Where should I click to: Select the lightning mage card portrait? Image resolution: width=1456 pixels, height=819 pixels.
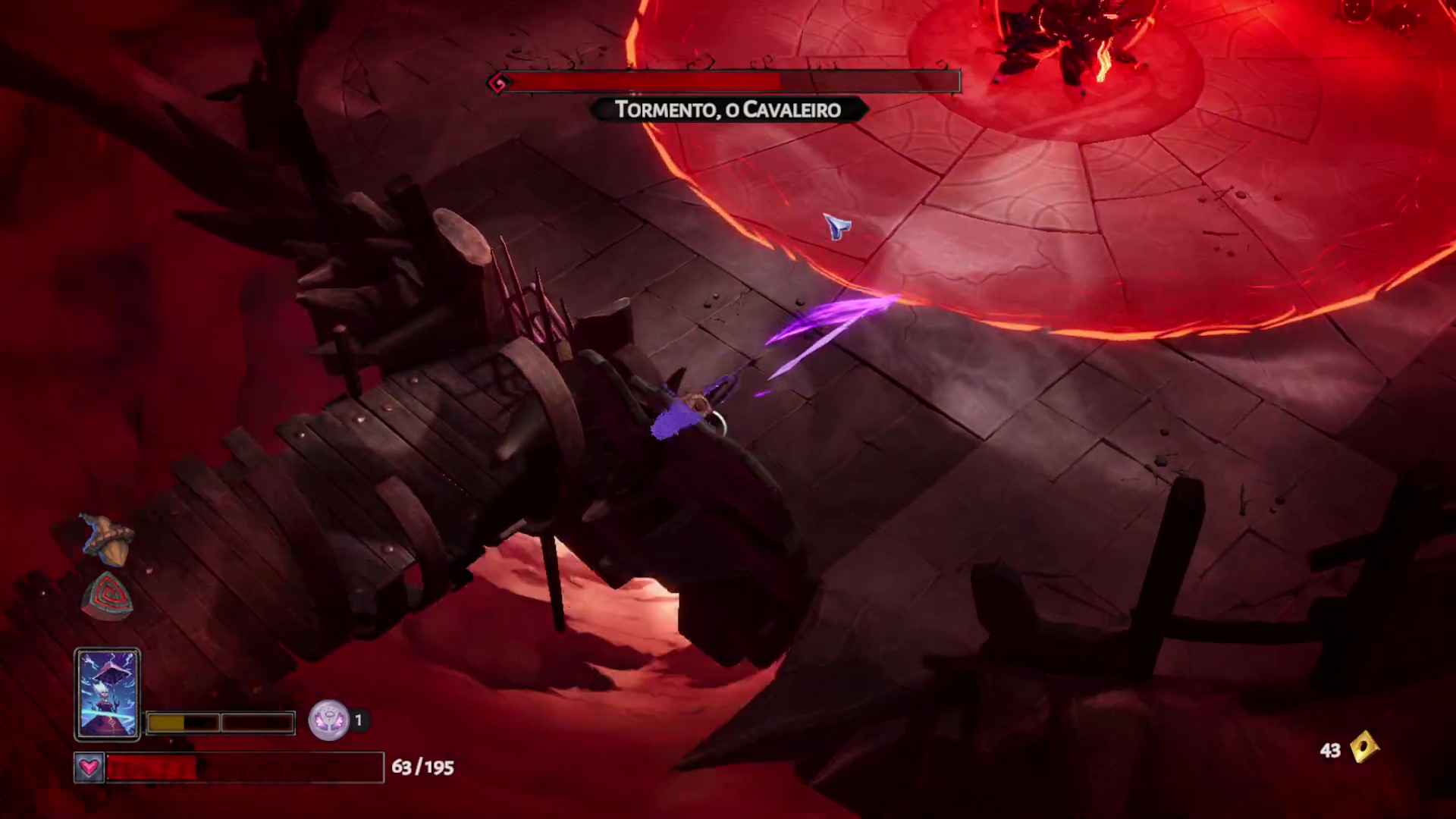click(x=107, y=693)
